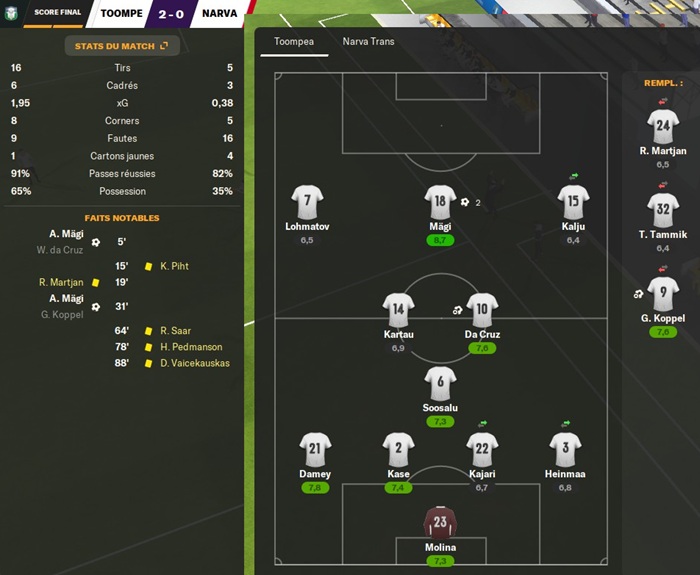Image resolution: width=700 pixels, height=575 pixels.
Task: Open the Stats du match panel
Action: [x=121, y=46]
